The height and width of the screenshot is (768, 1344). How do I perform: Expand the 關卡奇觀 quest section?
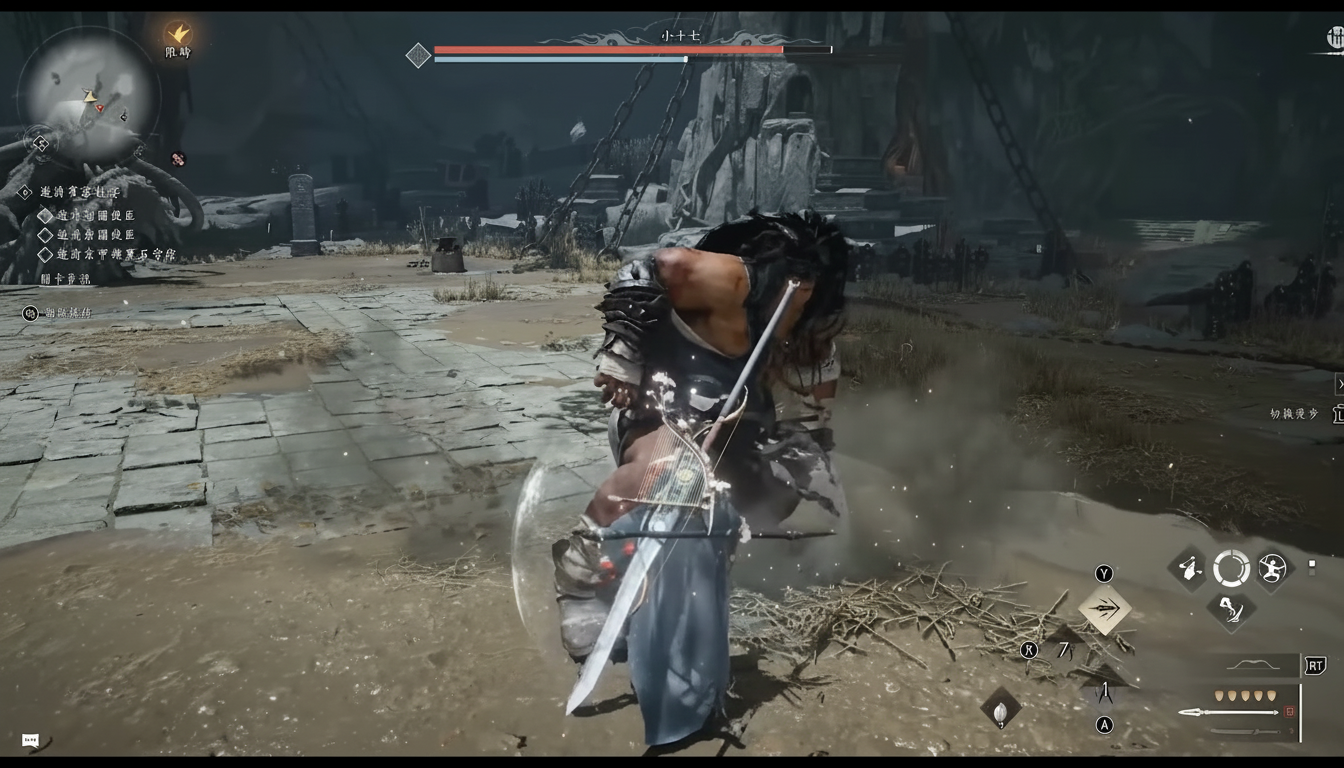pyautogui.click(x=66, y=278)
